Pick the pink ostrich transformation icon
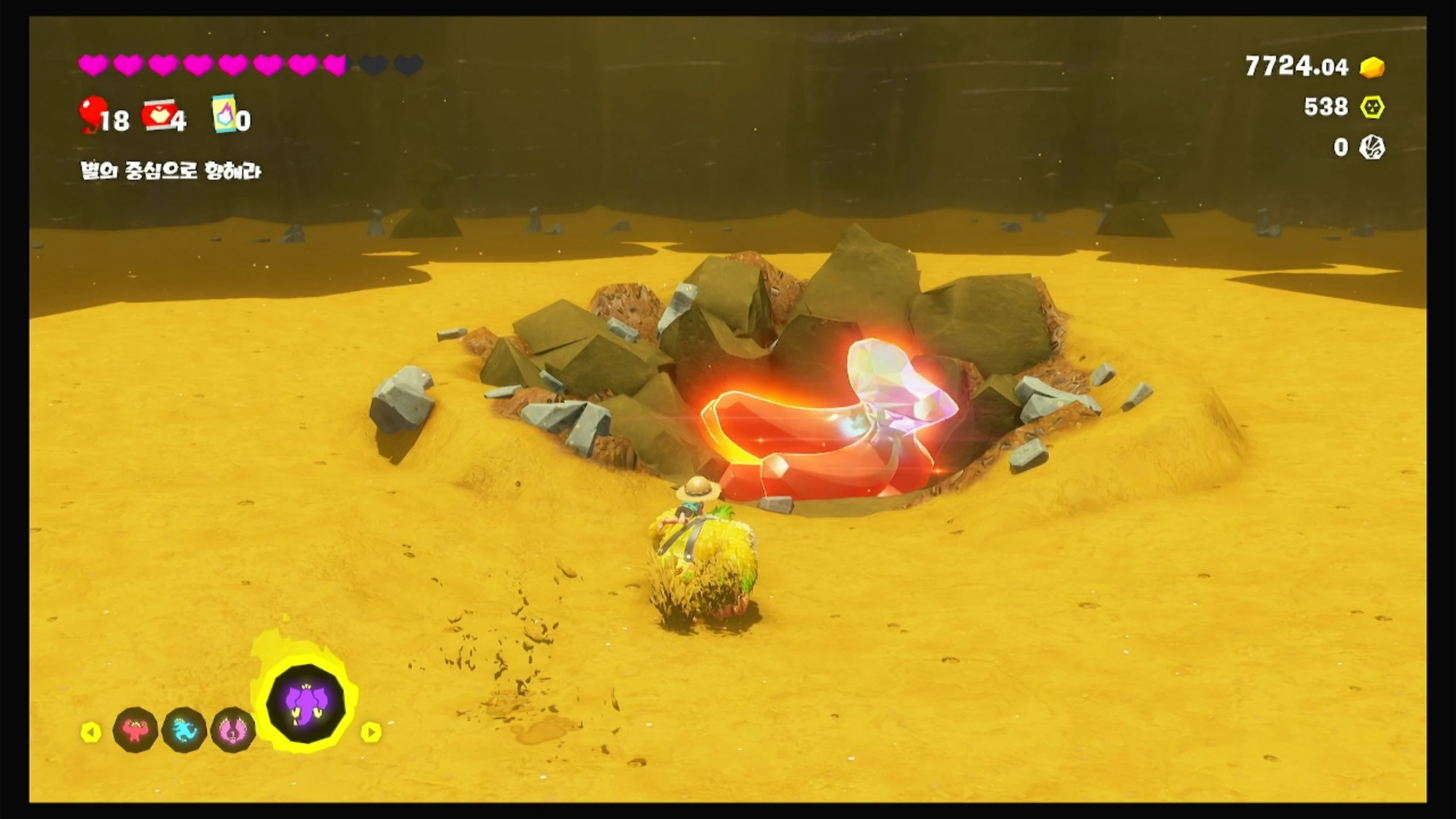 tap(233, 730)
